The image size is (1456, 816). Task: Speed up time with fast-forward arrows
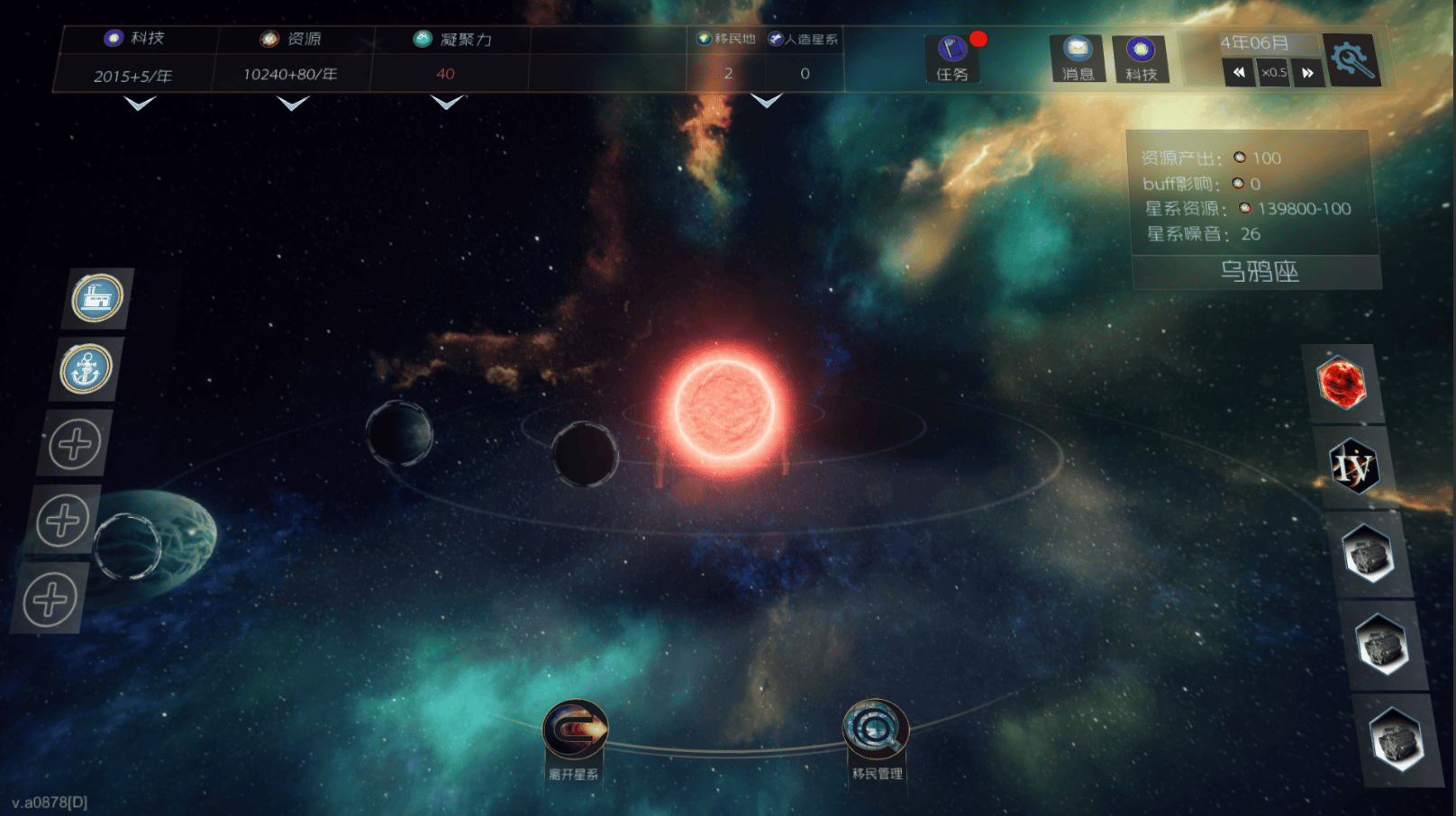pyautogui.click(x=1307, y=73)
